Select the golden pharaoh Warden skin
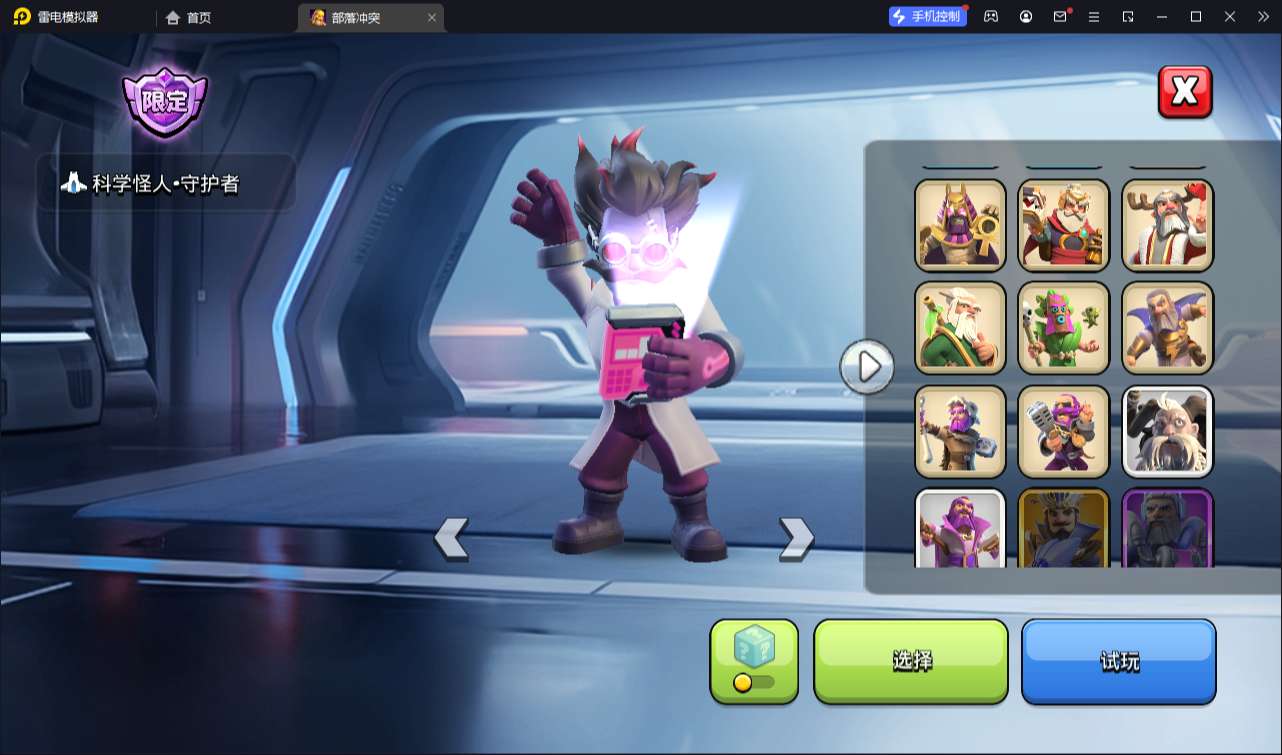 [960, 225]
